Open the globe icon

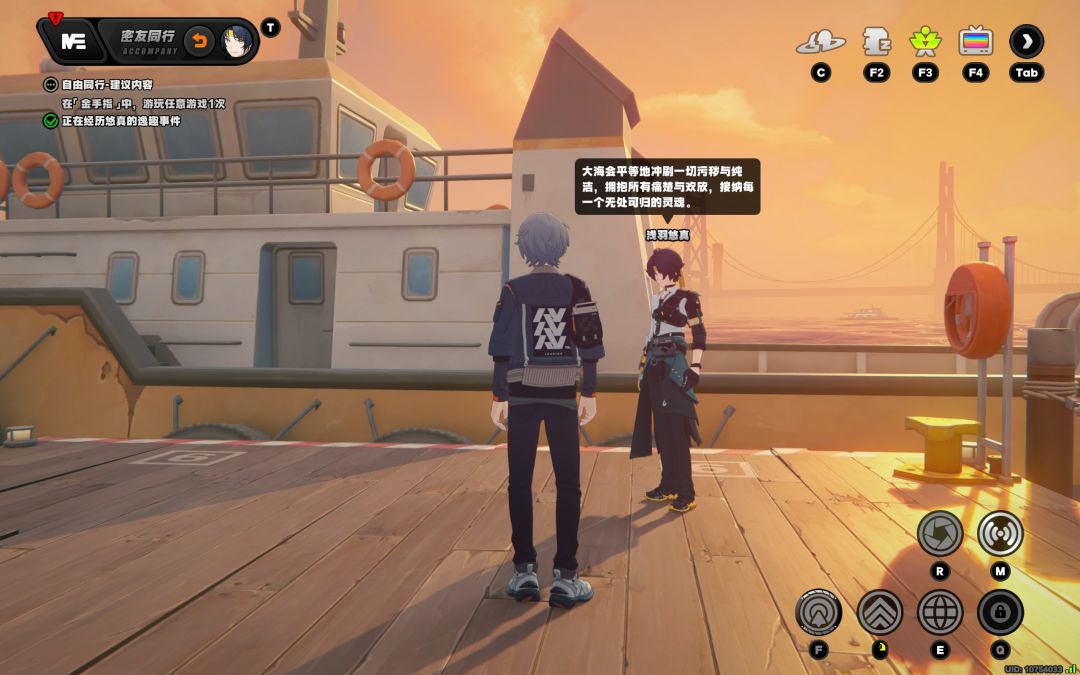(940, 612)
